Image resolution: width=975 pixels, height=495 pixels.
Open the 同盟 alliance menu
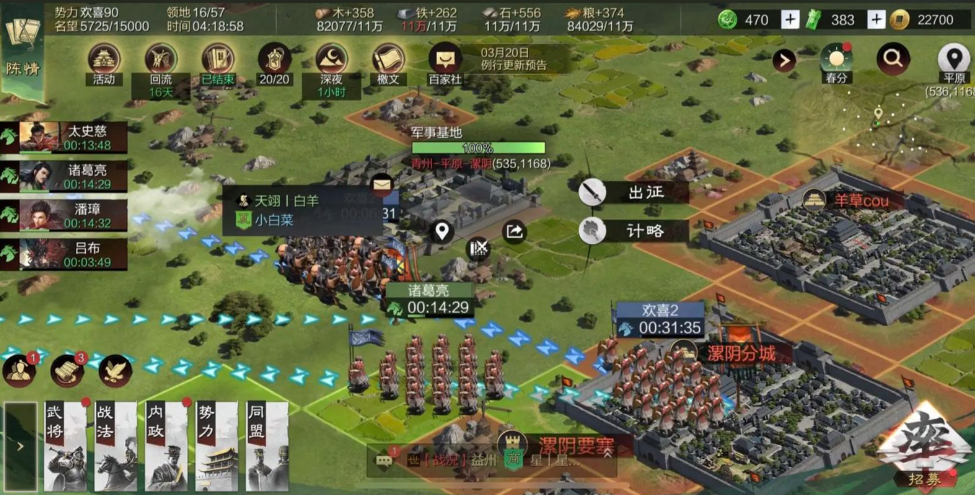pos(267,446)
